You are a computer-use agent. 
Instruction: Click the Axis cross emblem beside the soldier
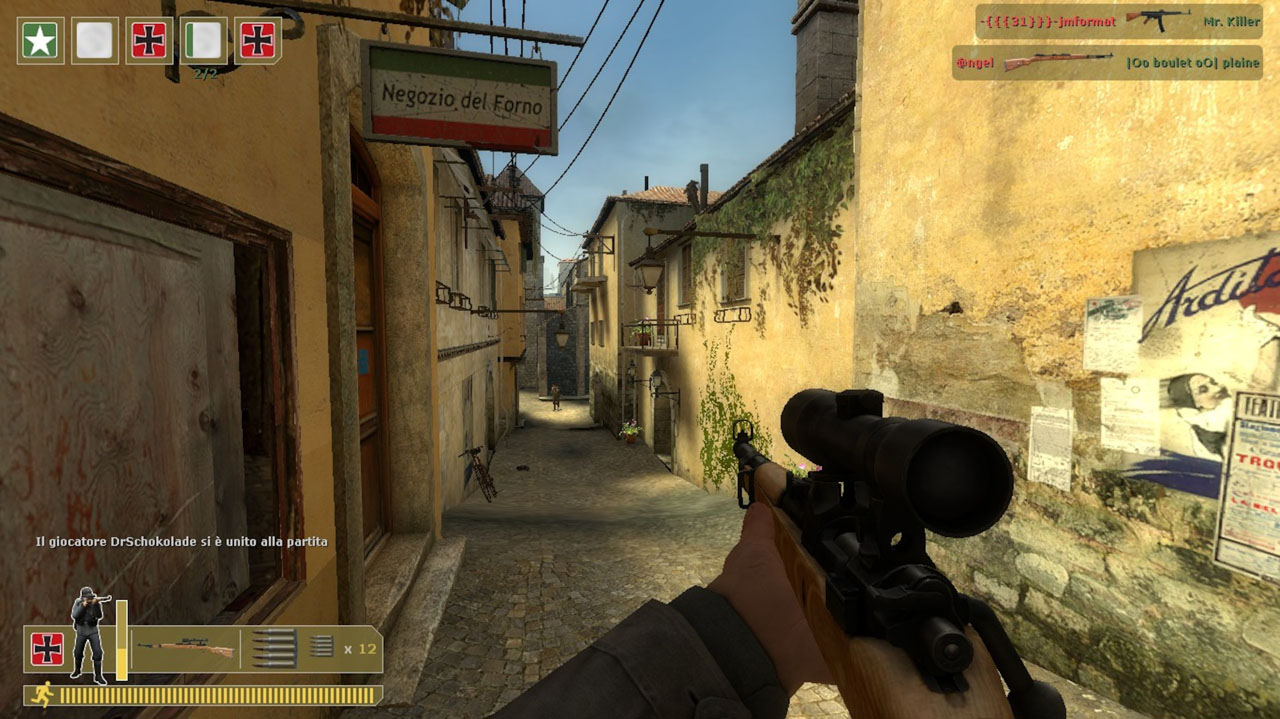point(47,649)
